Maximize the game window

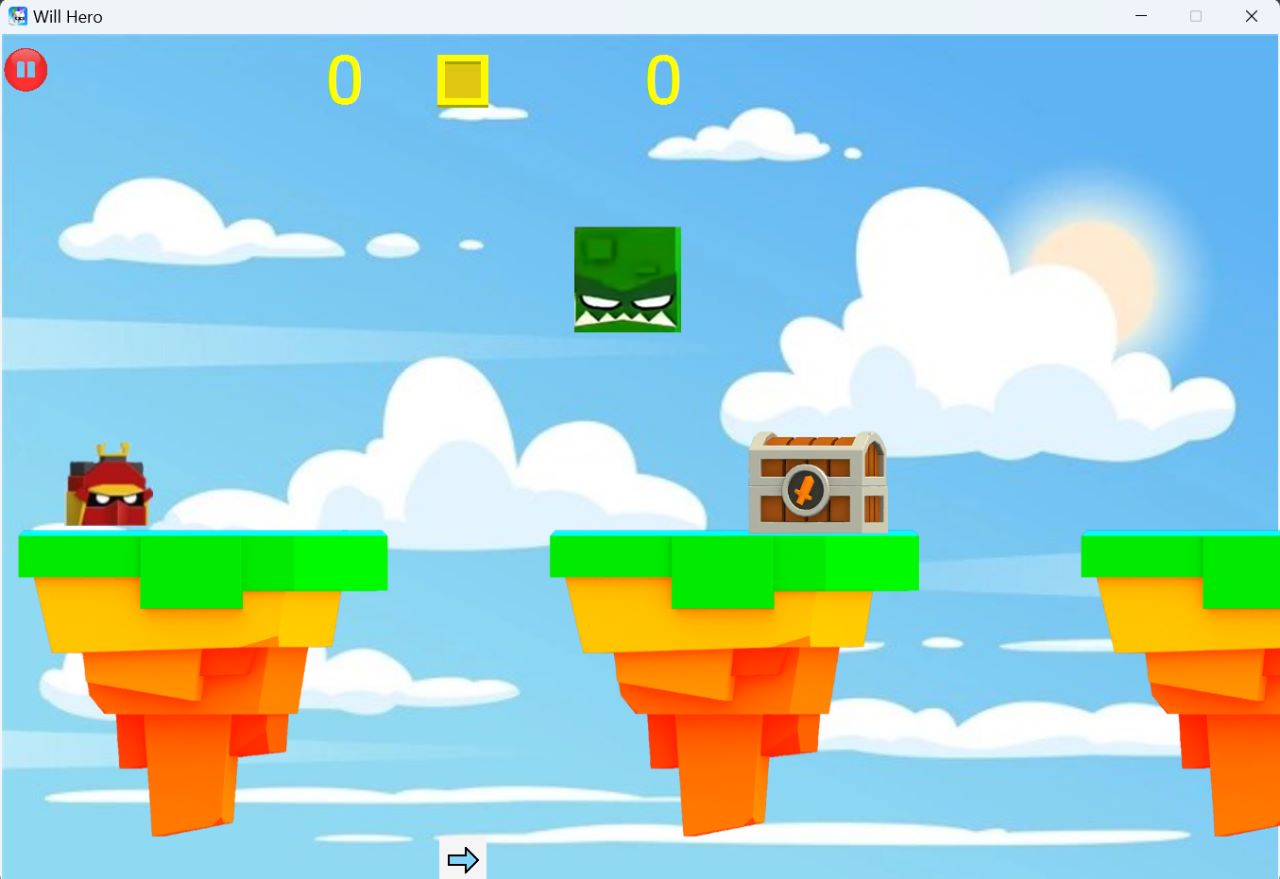(x=1196, y=16)
